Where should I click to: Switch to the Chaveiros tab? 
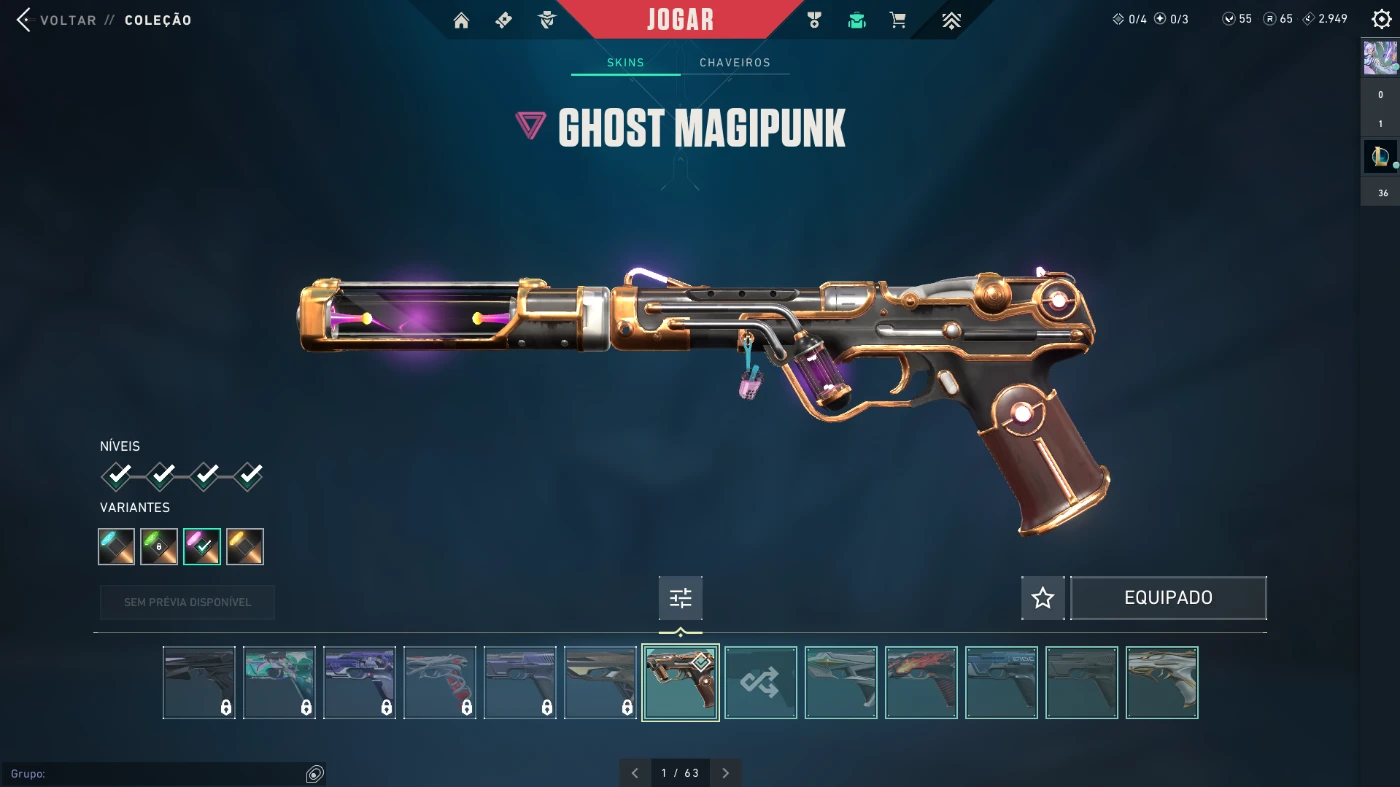click(735, 62)
